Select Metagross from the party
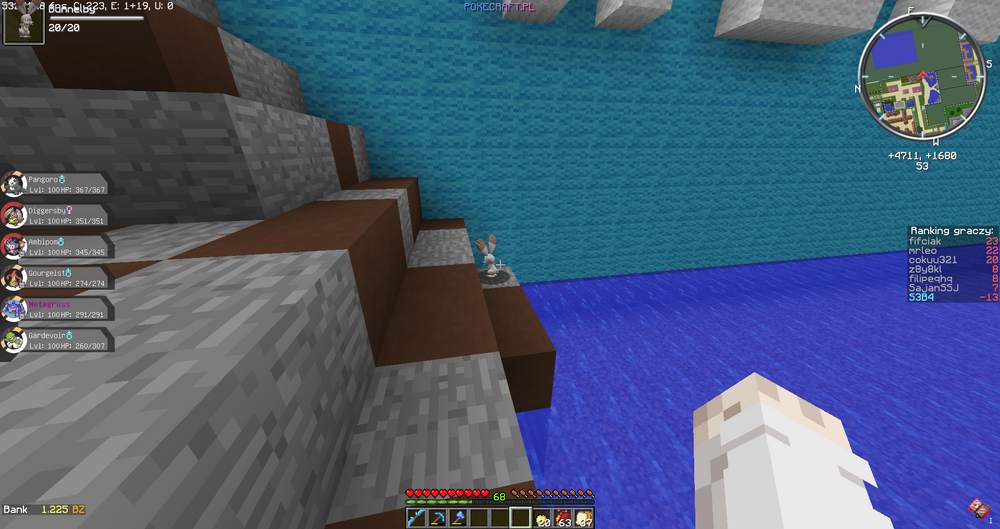Viewport: 1000px width, 529px height. [56, 308]
